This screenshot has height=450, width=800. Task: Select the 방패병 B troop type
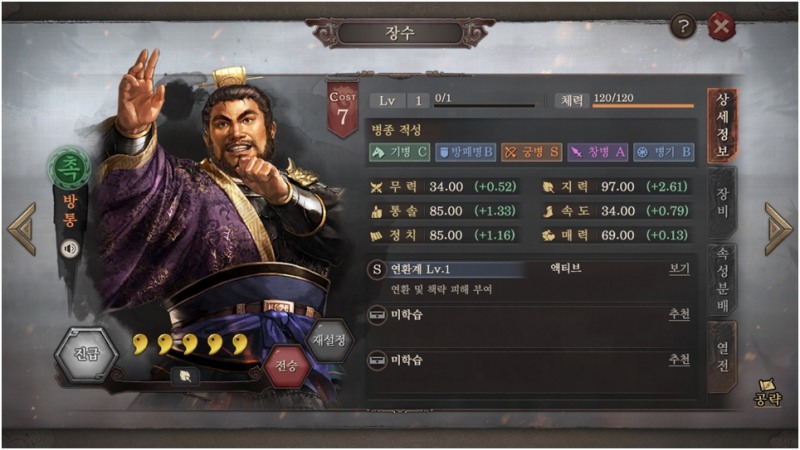tap(465, 152)
